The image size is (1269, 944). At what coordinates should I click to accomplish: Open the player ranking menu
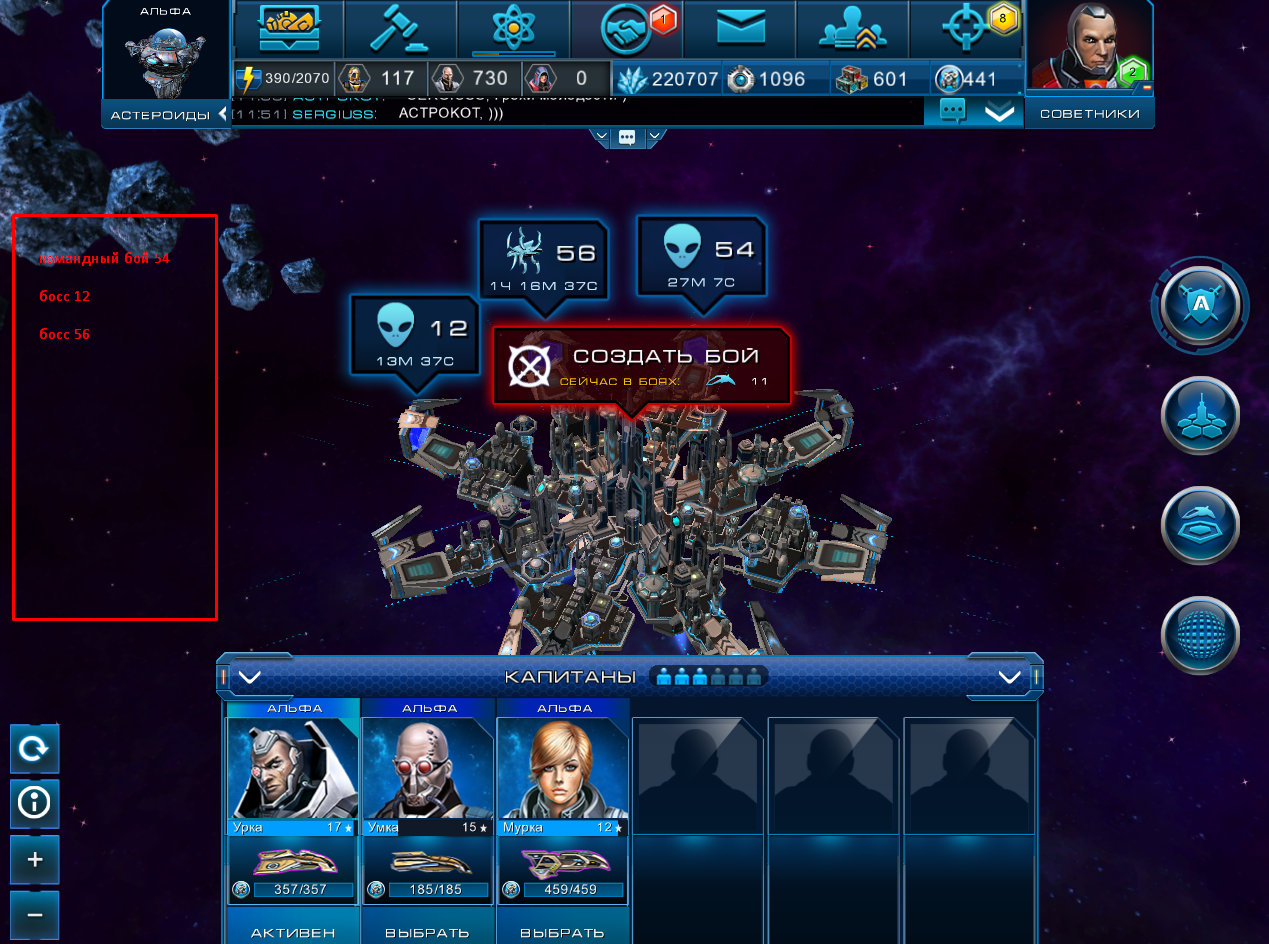click(853, 30)
